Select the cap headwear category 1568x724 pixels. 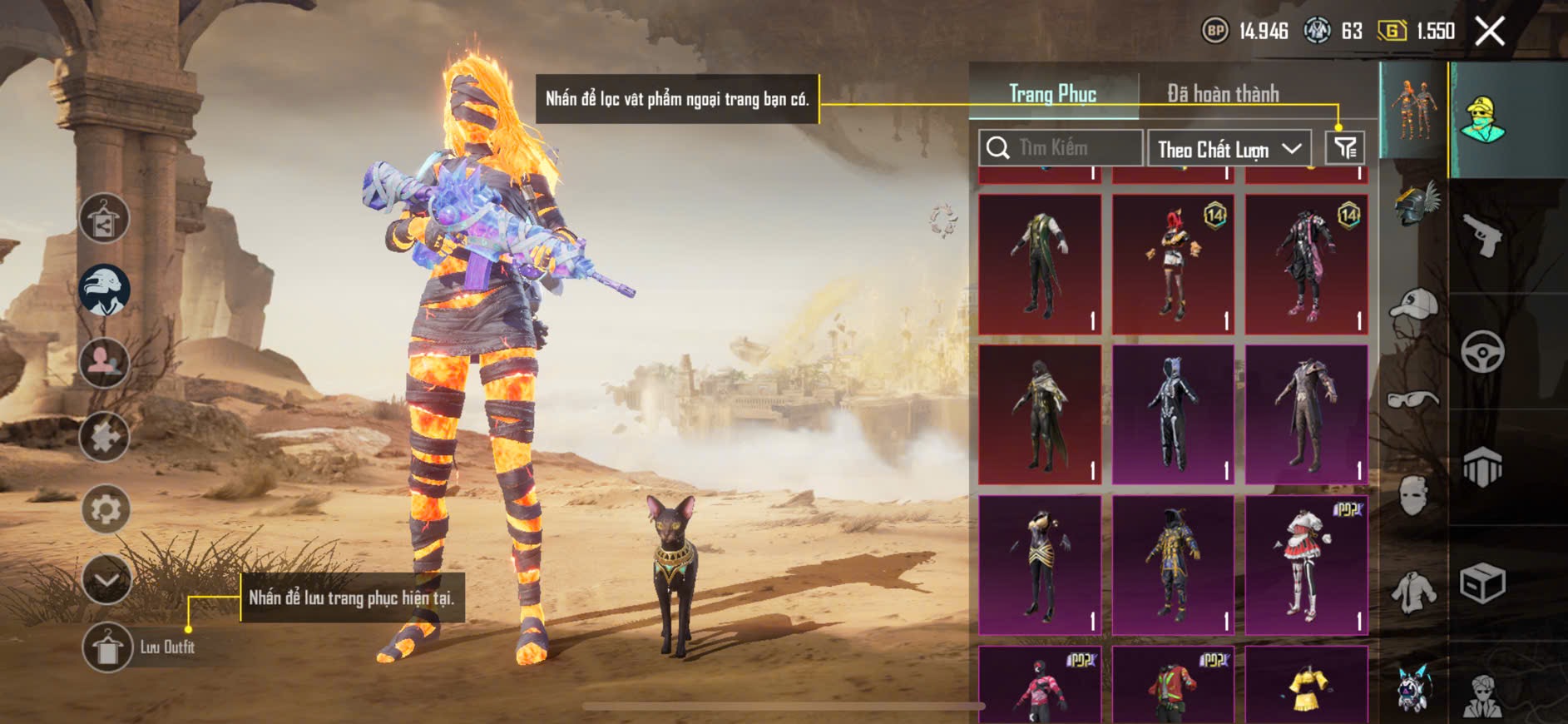coord(1414,306)
